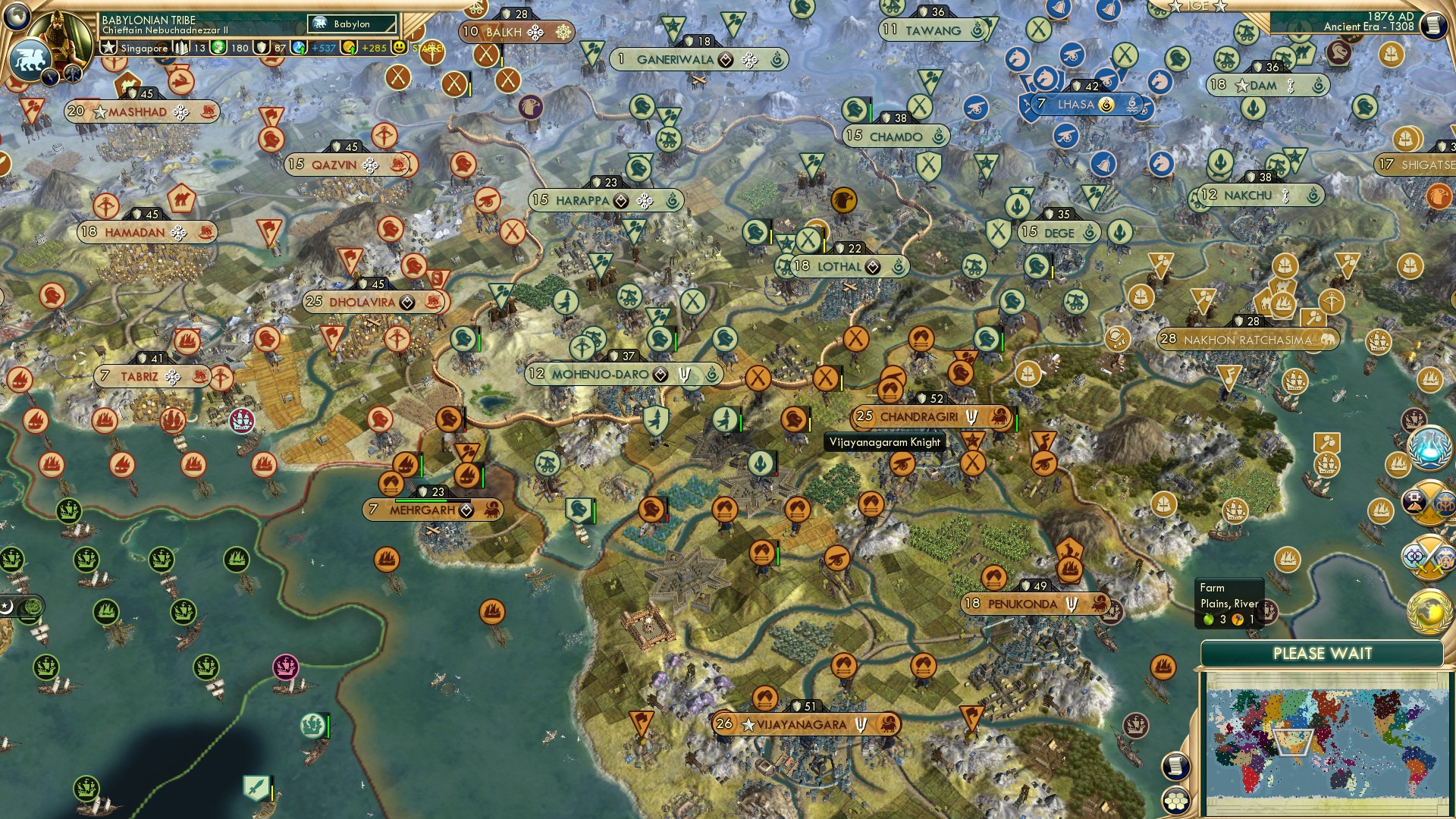Click the lightning bolt icon under leader portrait
This screenshot has width=1456, height=819.
[50, 76]
